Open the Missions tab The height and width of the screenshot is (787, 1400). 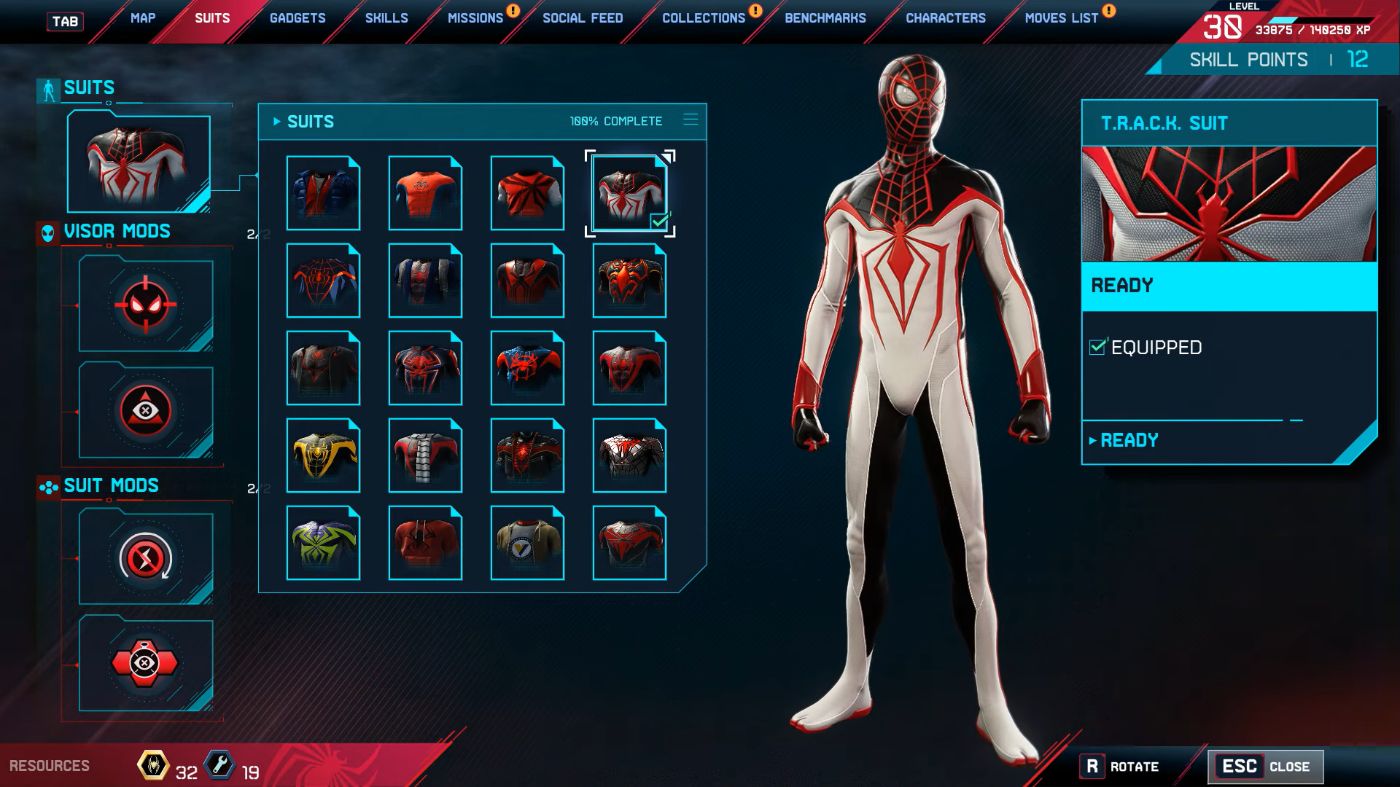[x=475, y=18]
